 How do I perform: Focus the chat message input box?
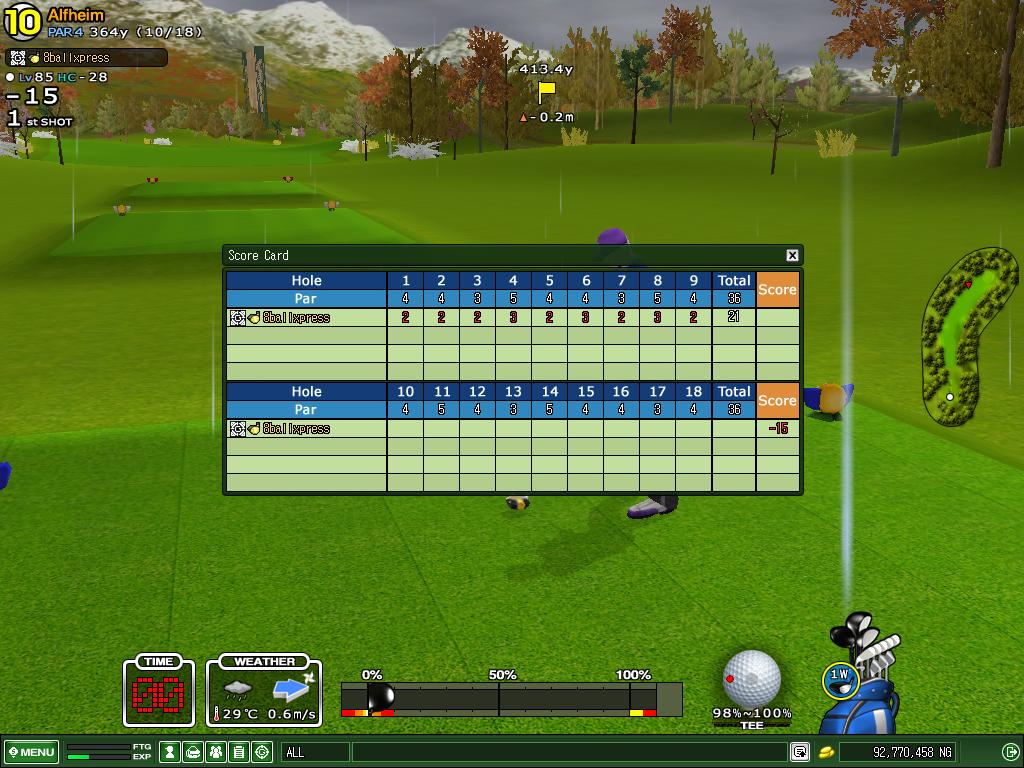point(568,752)
